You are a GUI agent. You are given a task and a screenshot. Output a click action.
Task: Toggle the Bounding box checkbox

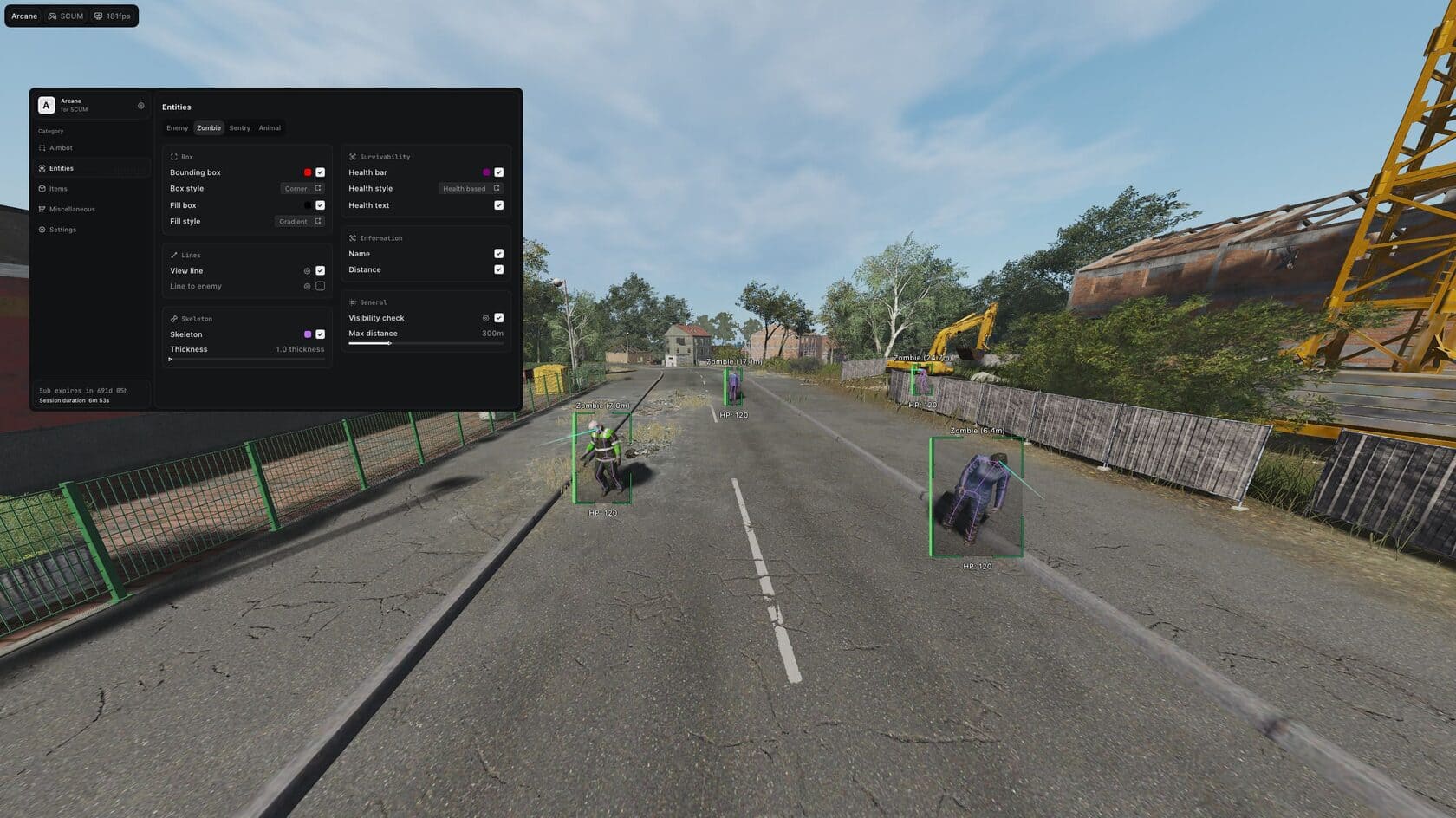(x=321, y=172)
